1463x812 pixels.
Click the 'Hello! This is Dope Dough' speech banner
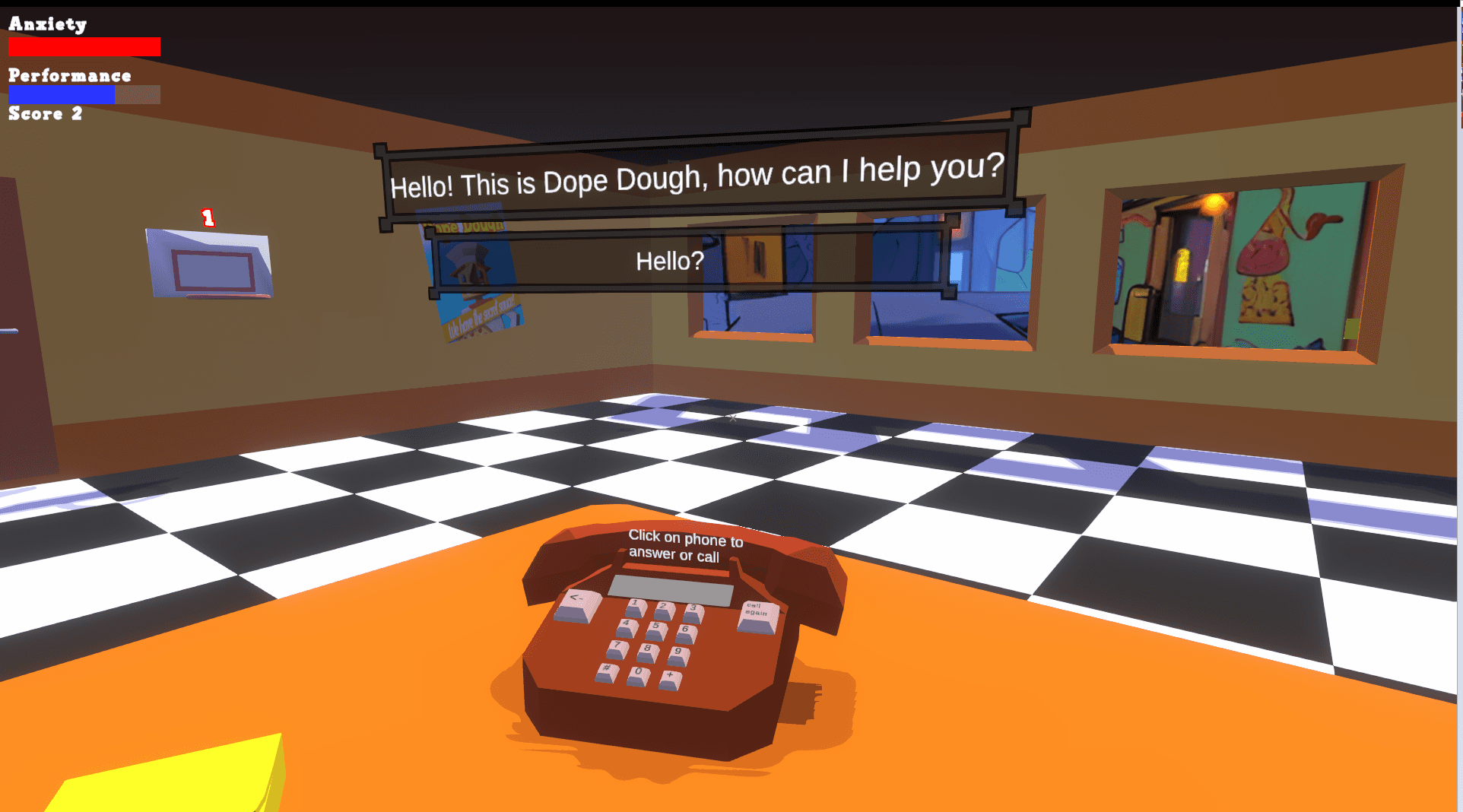tap(696, 176)
